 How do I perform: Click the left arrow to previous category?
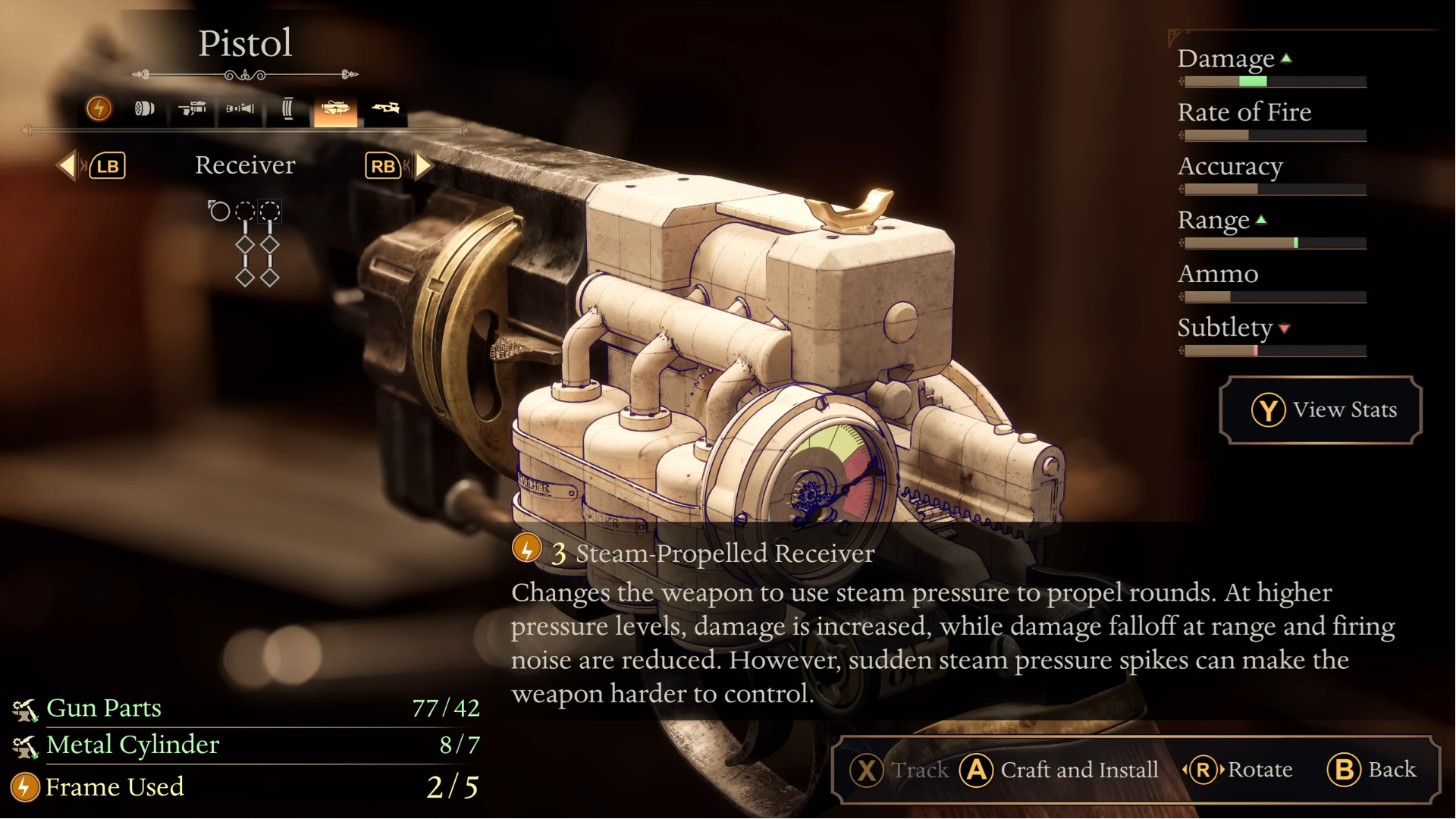(x=68, y=166)
